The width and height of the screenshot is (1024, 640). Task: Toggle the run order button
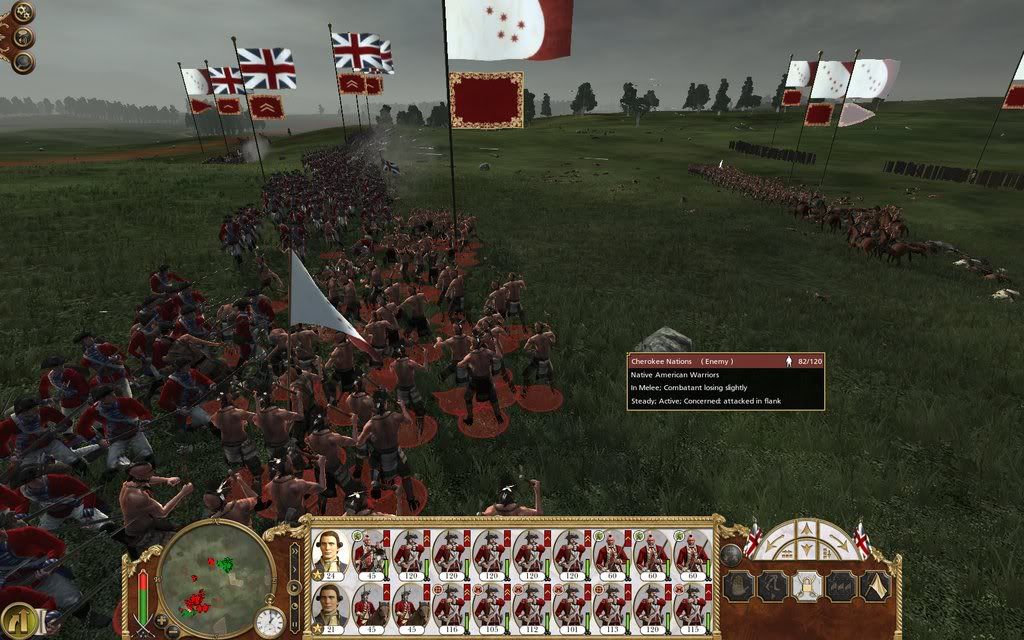click(x=771, y=585)
